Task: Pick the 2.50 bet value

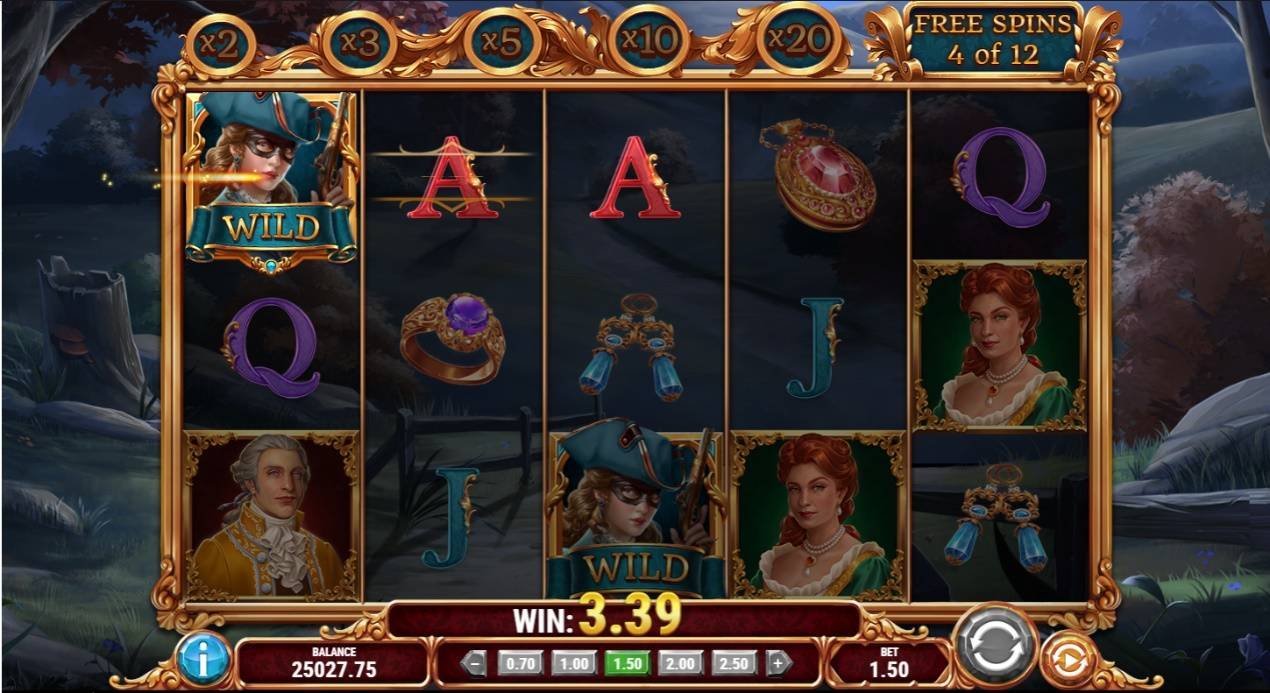Action: coord(736,662)
